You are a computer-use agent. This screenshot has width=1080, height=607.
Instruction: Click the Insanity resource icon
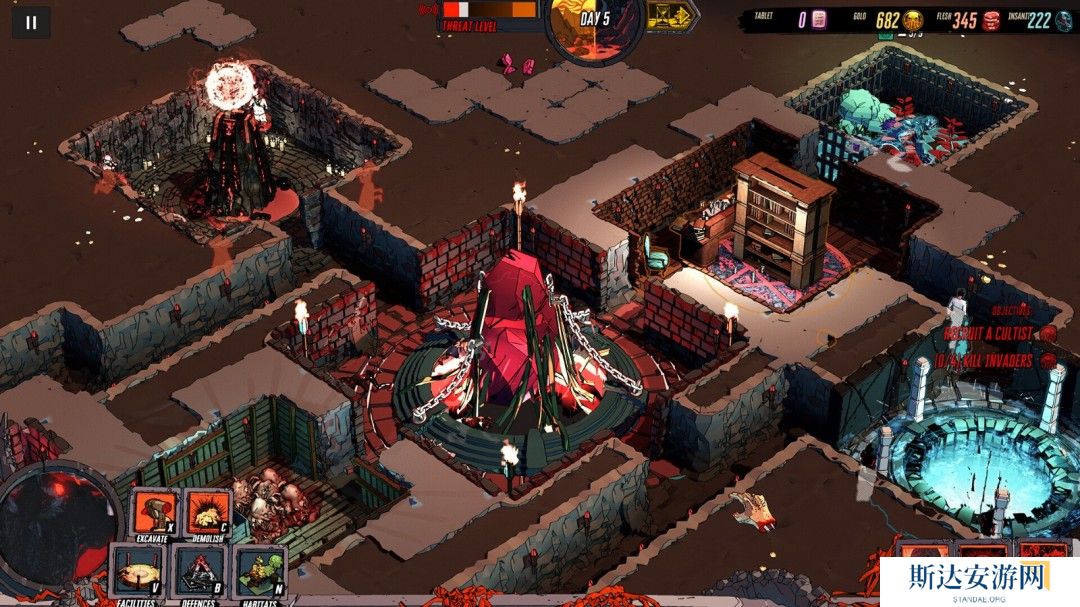click(x=1066, y=20)
